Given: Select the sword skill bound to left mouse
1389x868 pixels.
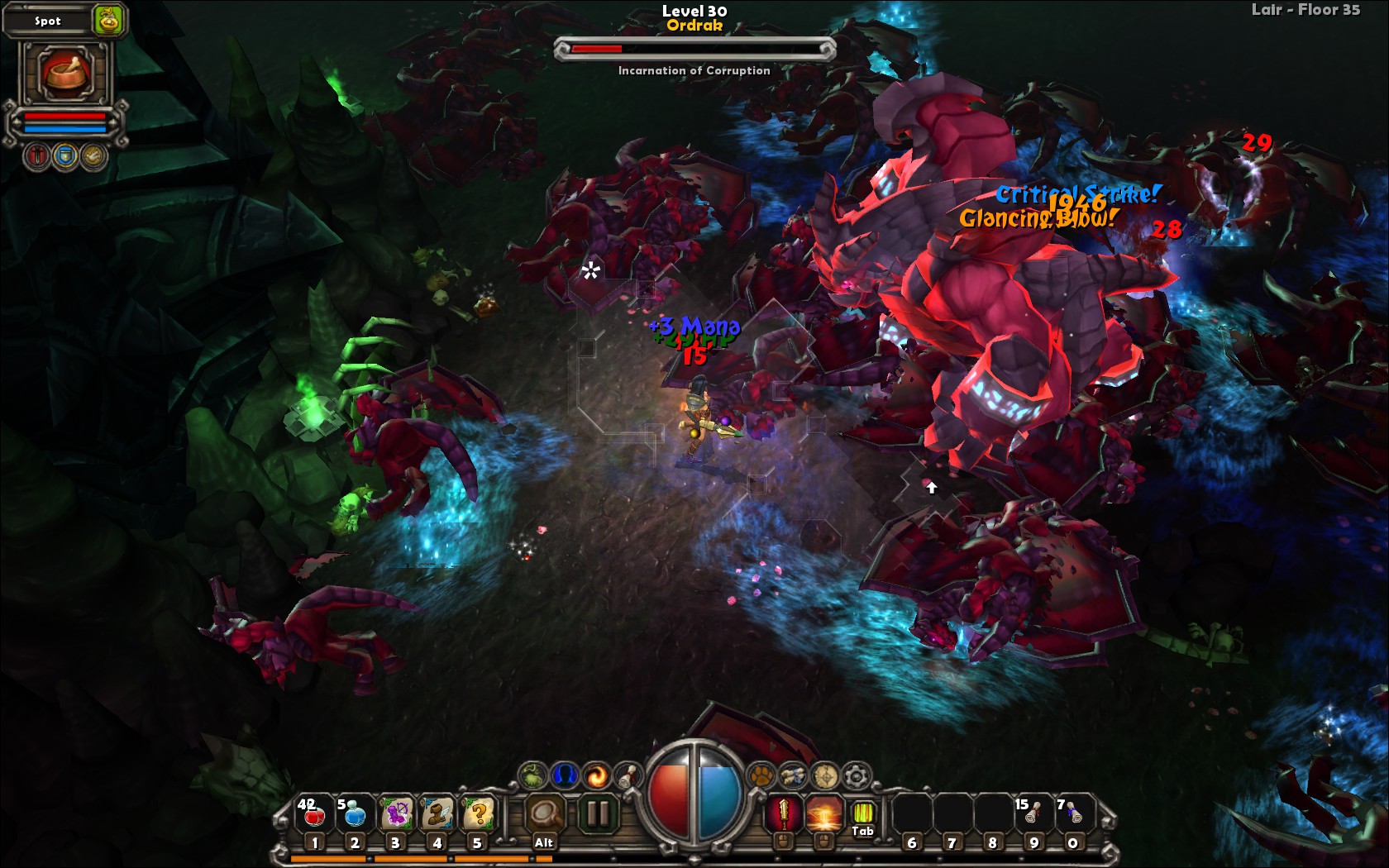Looking at the screenshot, I should [x=781, y=813].
